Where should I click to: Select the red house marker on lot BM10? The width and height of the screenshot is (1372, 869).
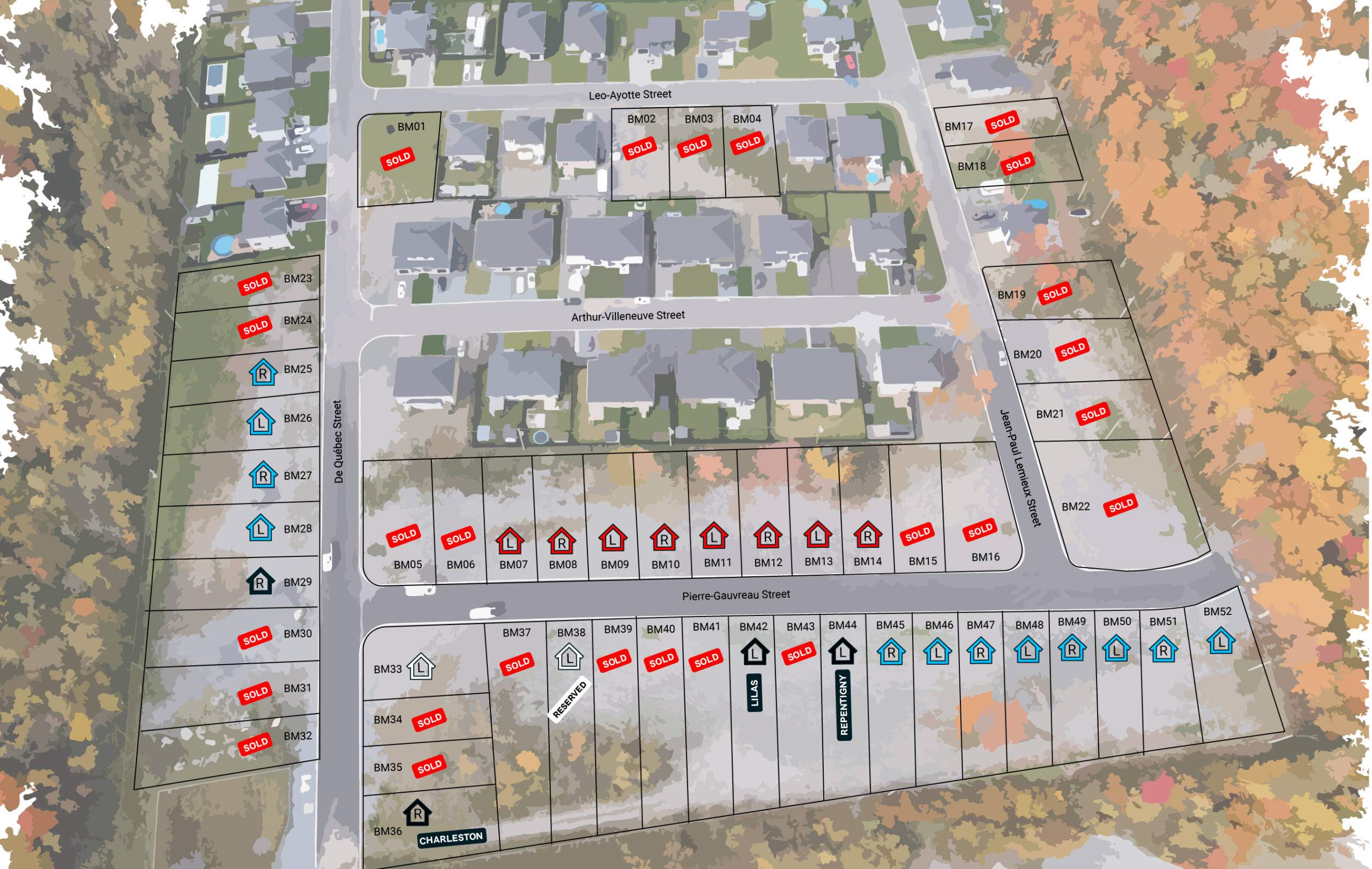pos(665,538)
